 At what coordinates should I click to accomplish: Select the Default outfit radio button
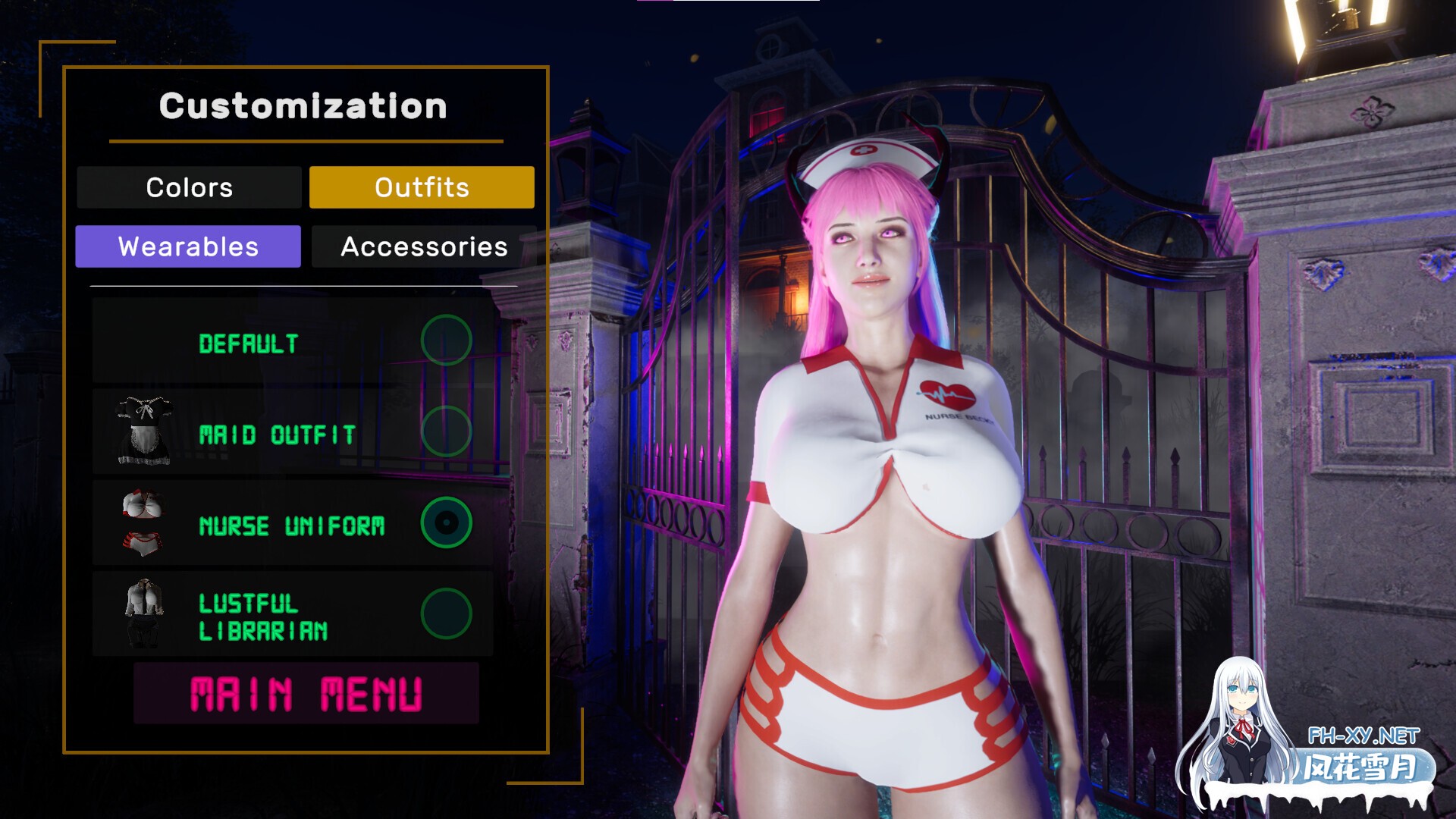tap(446, 340)
